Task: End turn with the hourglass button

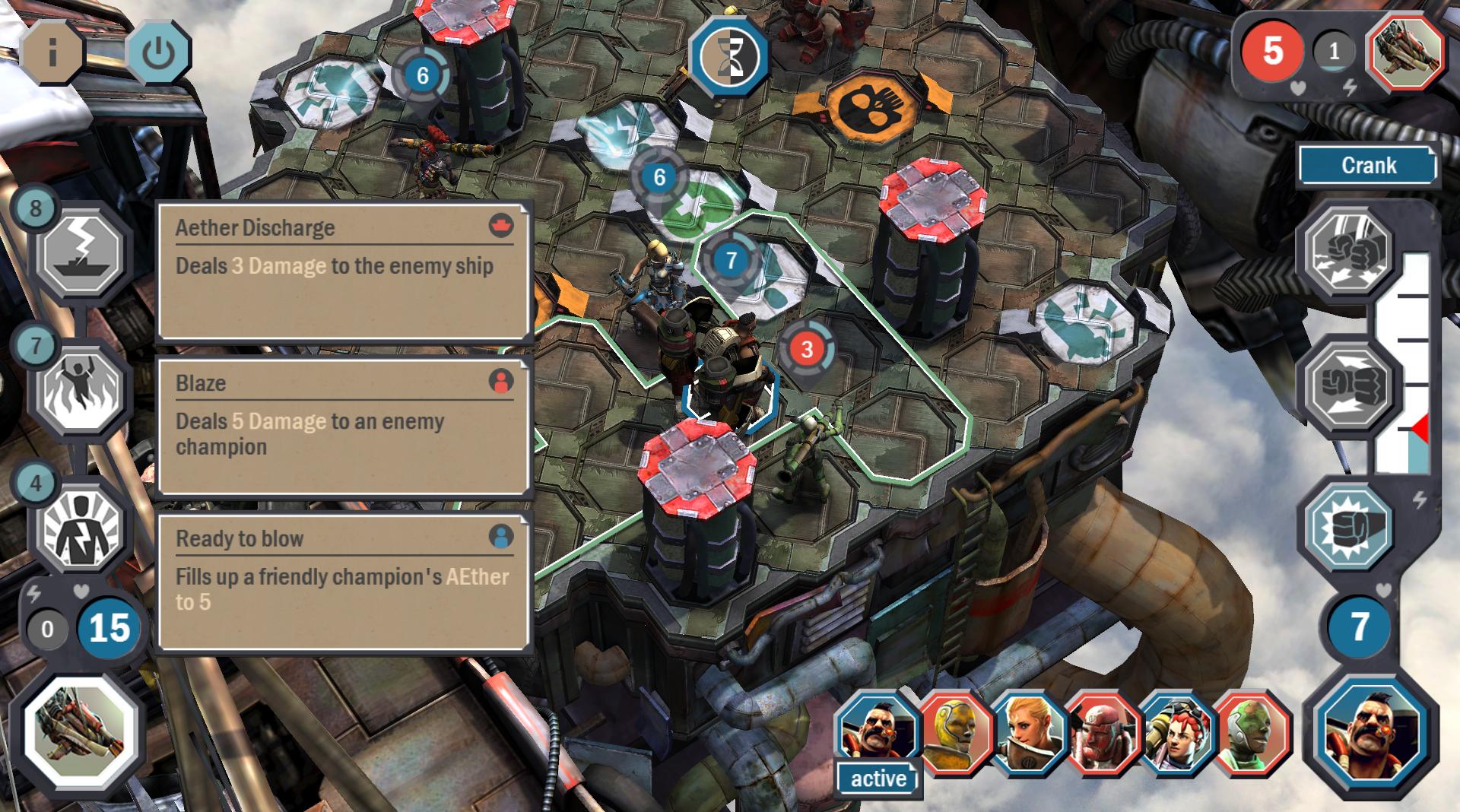Action: (728, 56)
